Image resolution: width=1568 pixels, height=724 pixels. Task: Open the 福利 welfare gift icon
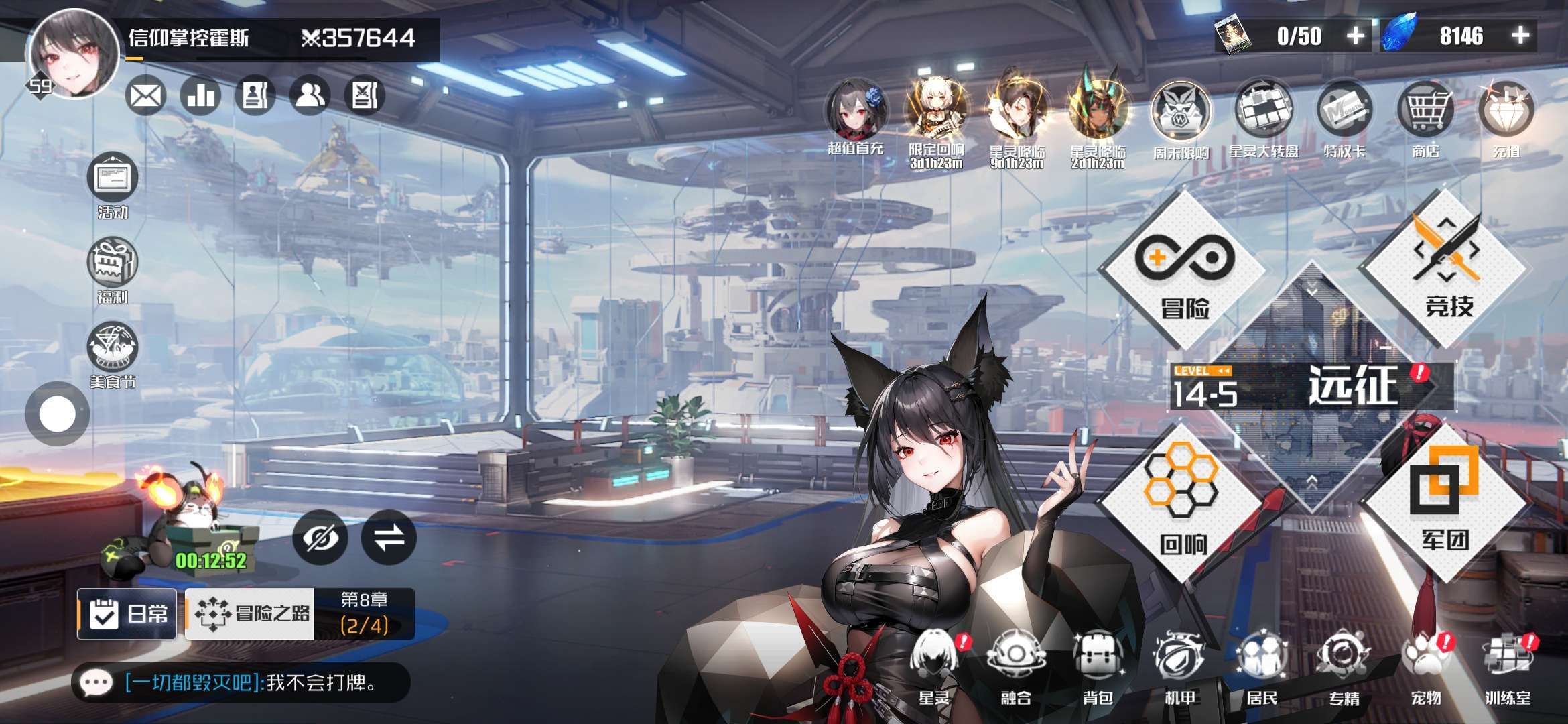pos(113,267)
